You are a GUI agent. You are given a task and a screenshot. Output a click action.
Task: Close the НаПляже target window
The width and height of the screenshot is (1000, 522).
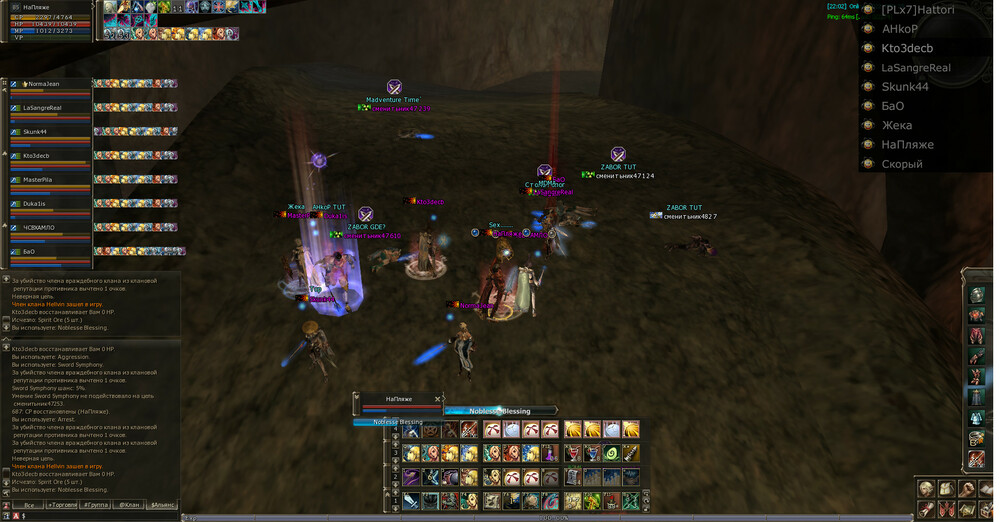tap(438, 399)
